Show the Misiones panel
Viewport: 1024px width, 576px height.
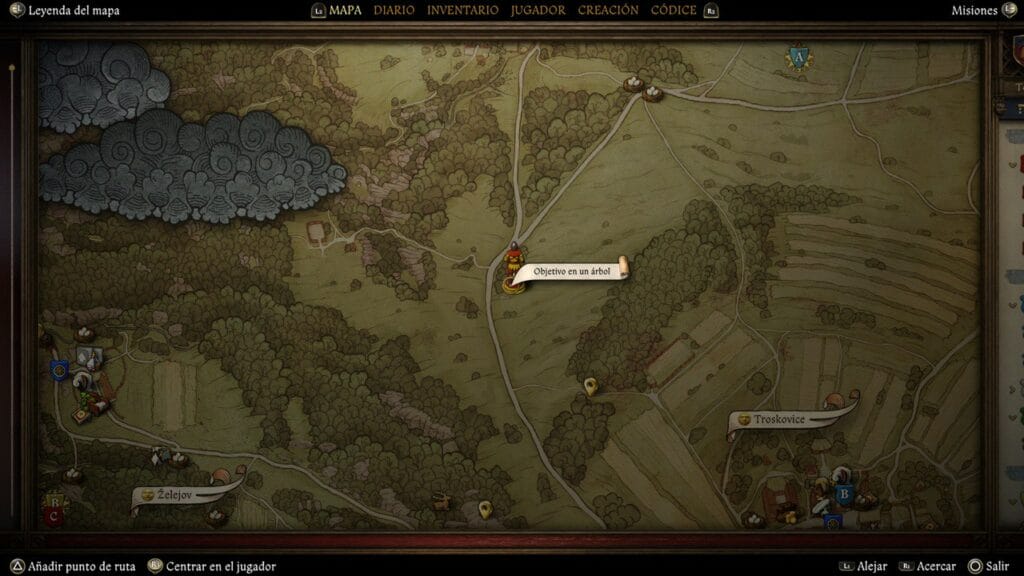975,10
